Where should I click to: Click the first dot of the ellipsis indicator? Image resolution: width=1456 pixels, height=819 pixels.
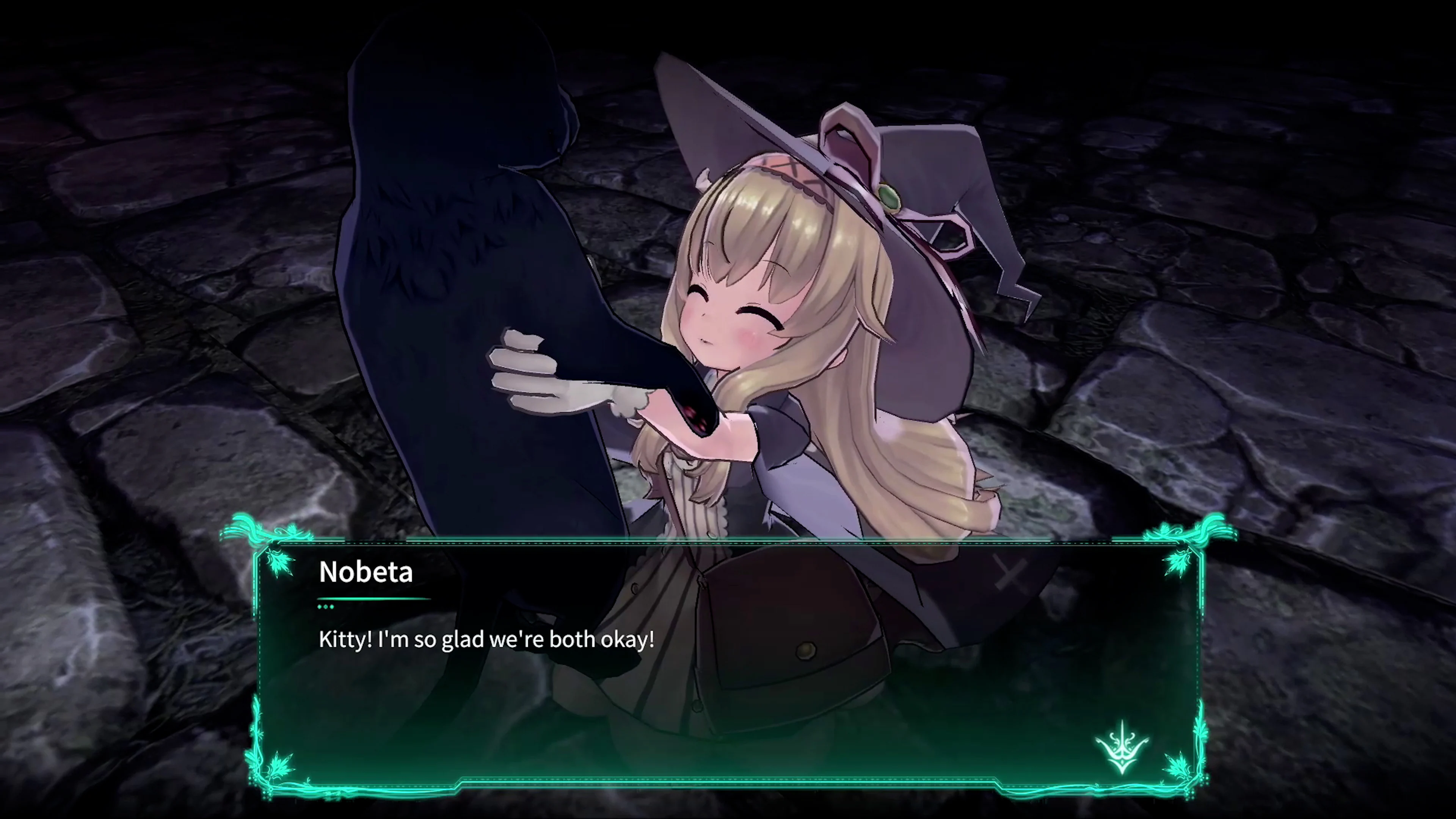320,607
